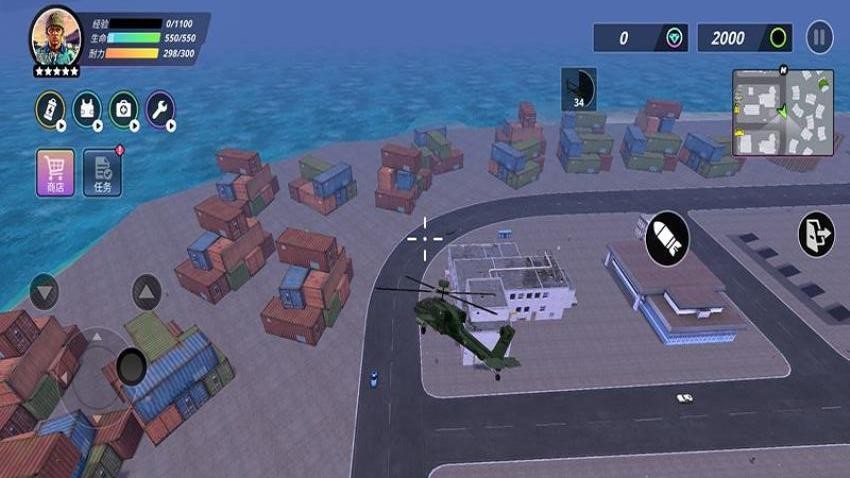Open the shop with the cart icon
850x478 pixels.
(56, 172)
